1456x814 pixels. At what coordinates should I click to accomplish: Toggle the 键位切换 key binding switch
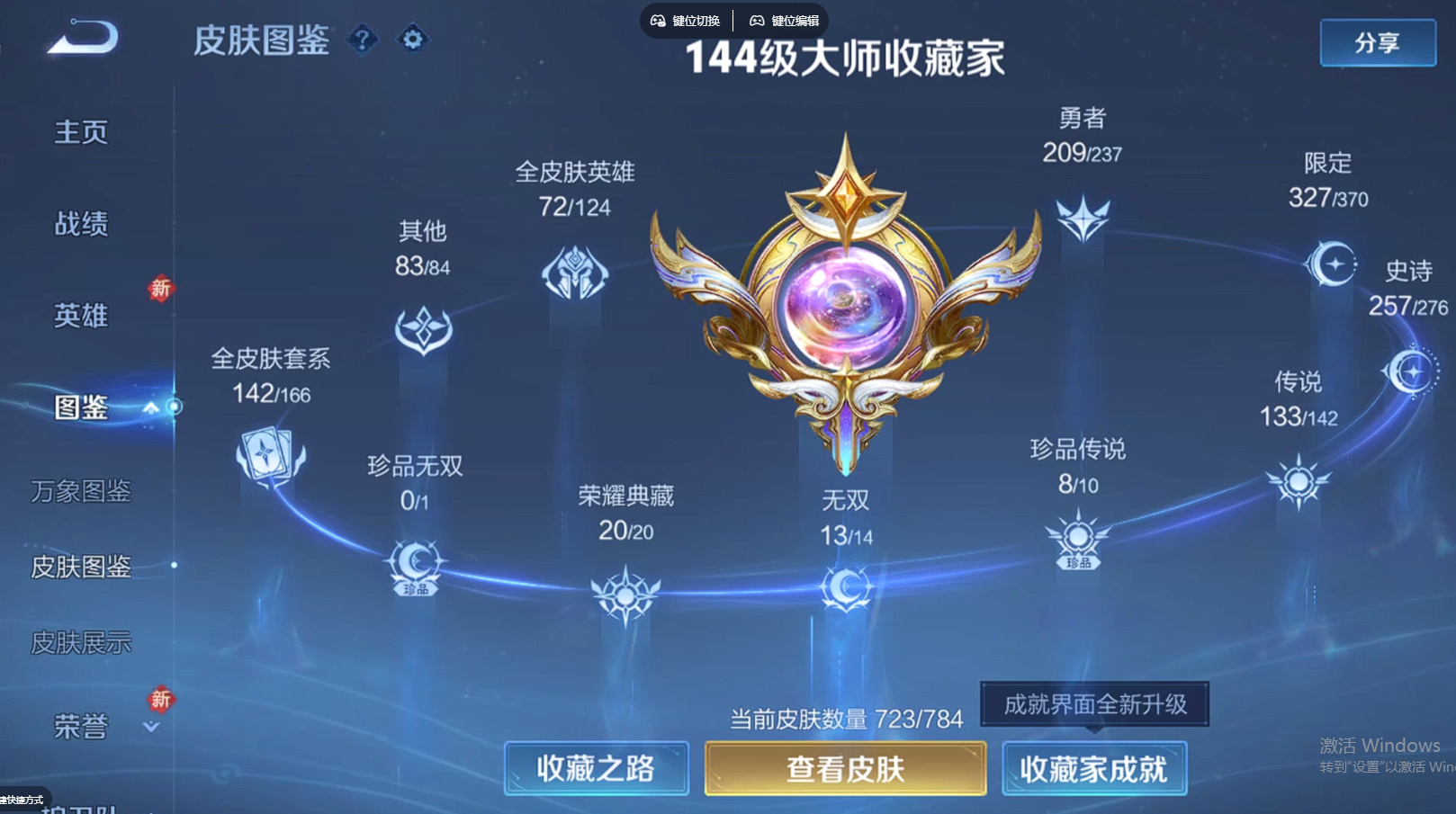[684, 19]
